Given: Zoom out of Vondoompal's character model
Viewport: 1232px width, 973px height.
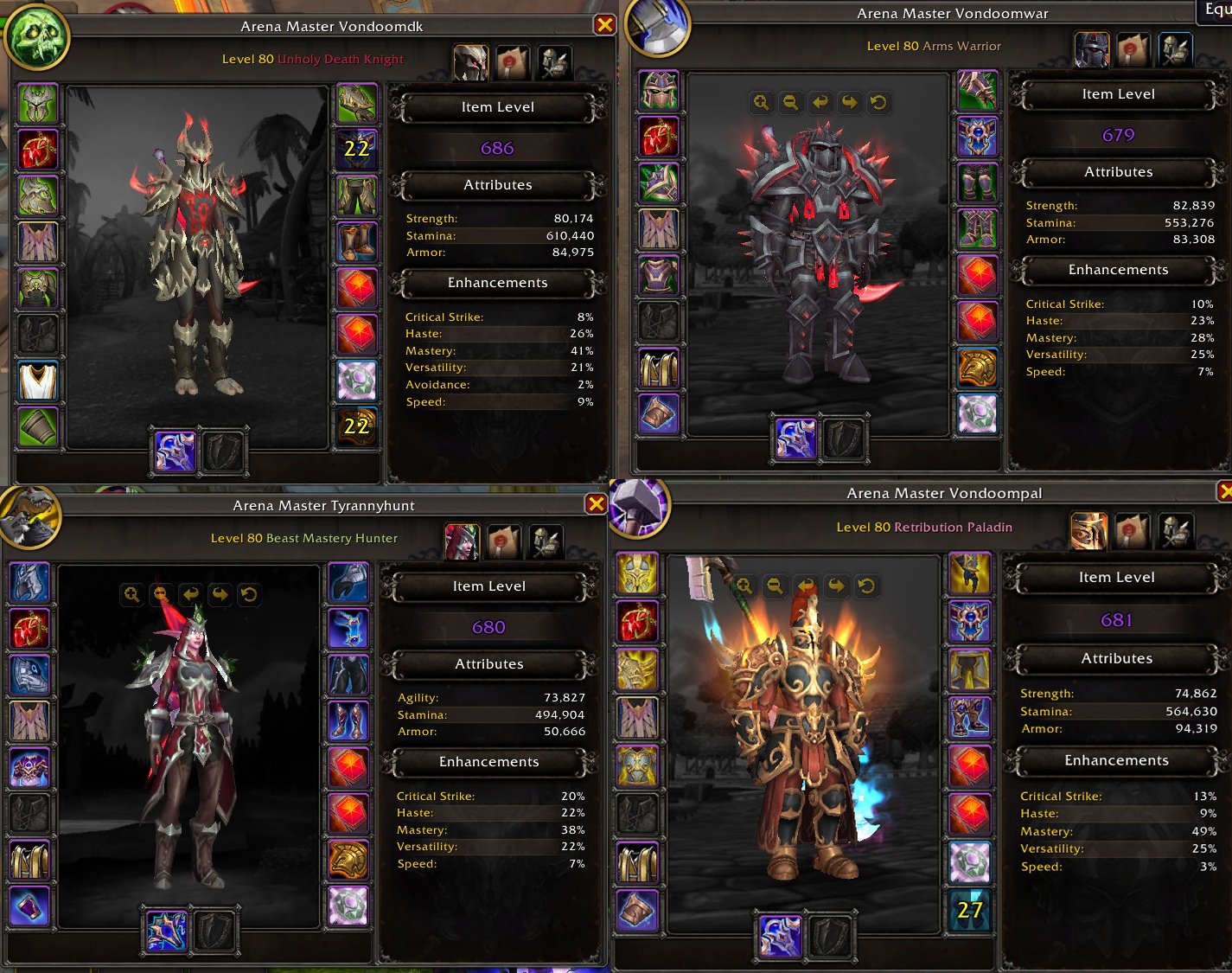Looking at the screenshot, I should point(775,586).
